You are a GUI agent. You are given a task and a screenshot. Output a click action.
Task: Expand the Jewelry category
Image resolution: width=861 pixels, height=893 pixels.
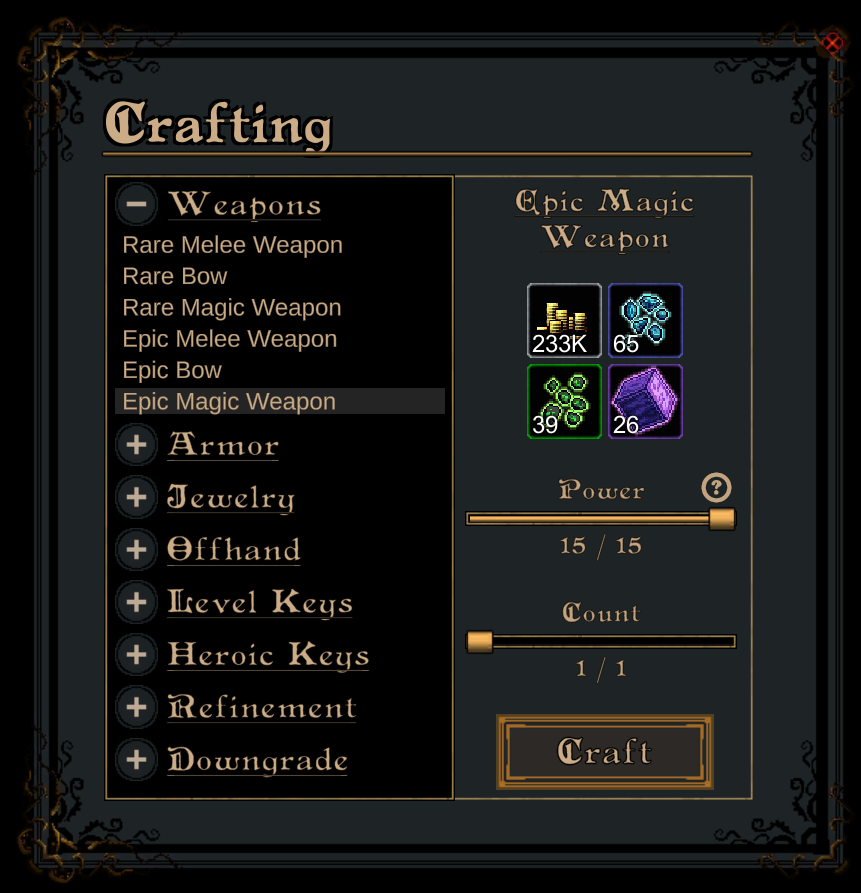tap(137, 497)
